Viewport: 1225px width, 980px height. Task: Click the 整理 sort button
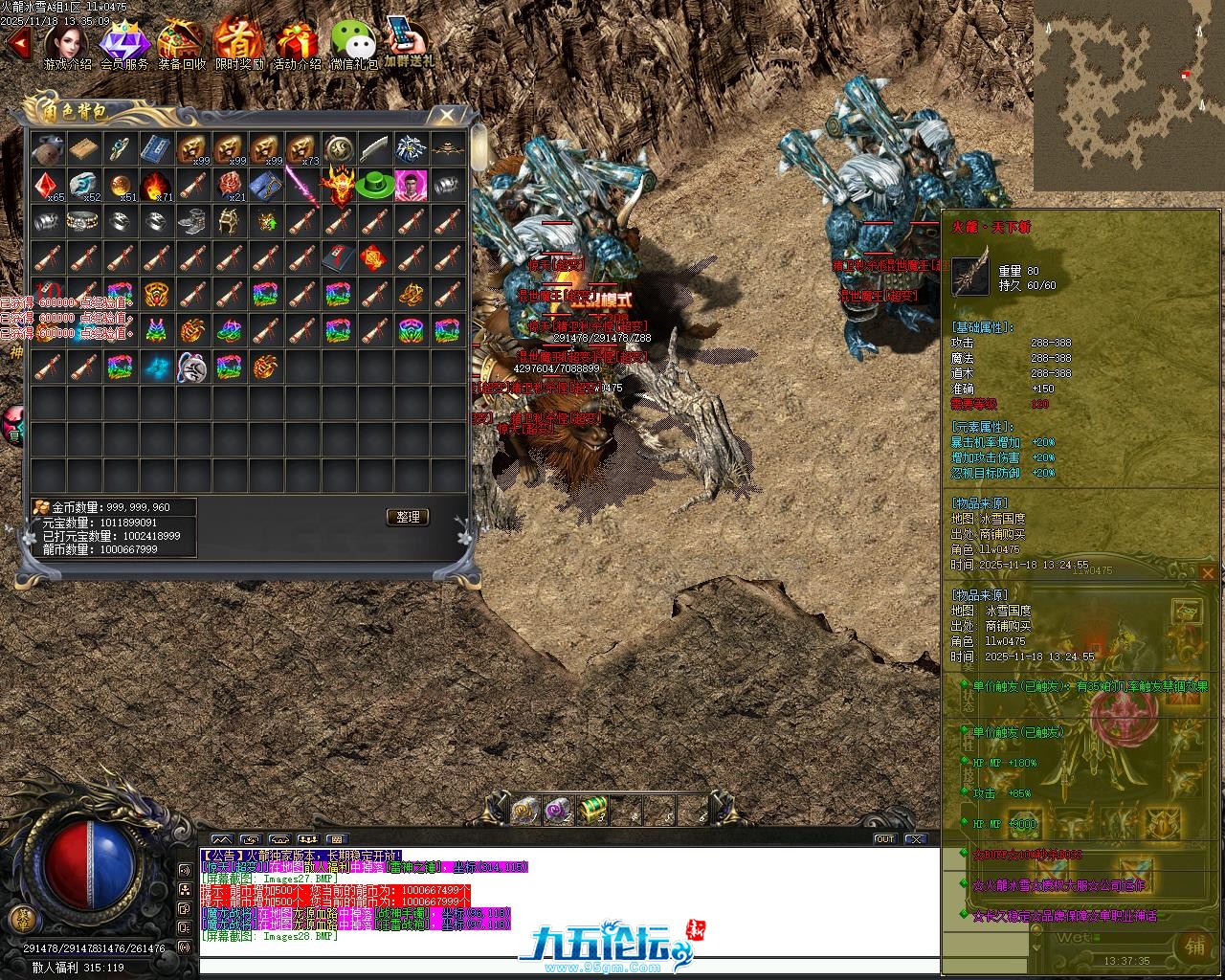[x=408, y=517]
